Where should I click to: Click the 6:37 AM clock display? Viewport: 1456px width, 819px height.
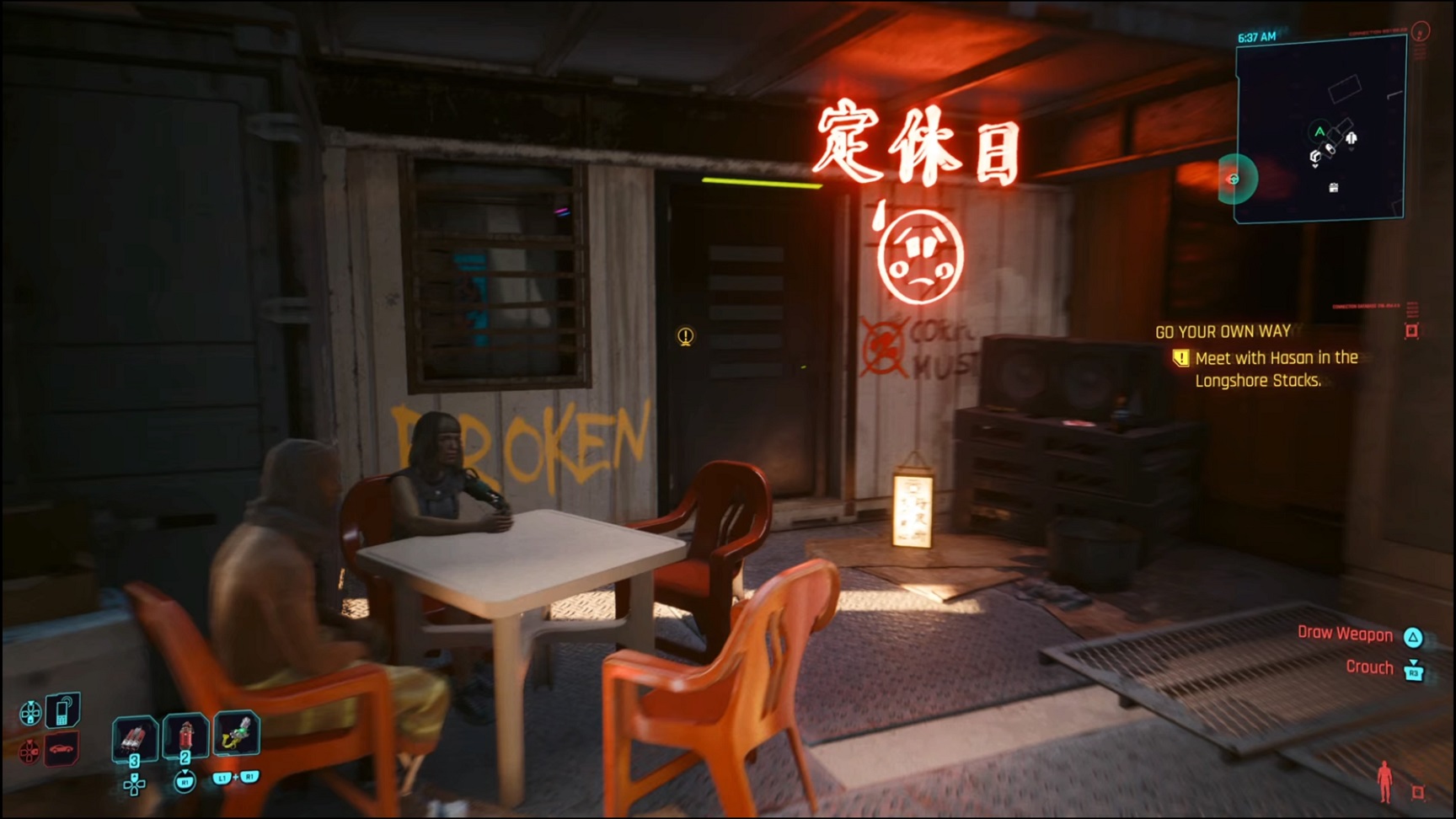point(1257,36)
